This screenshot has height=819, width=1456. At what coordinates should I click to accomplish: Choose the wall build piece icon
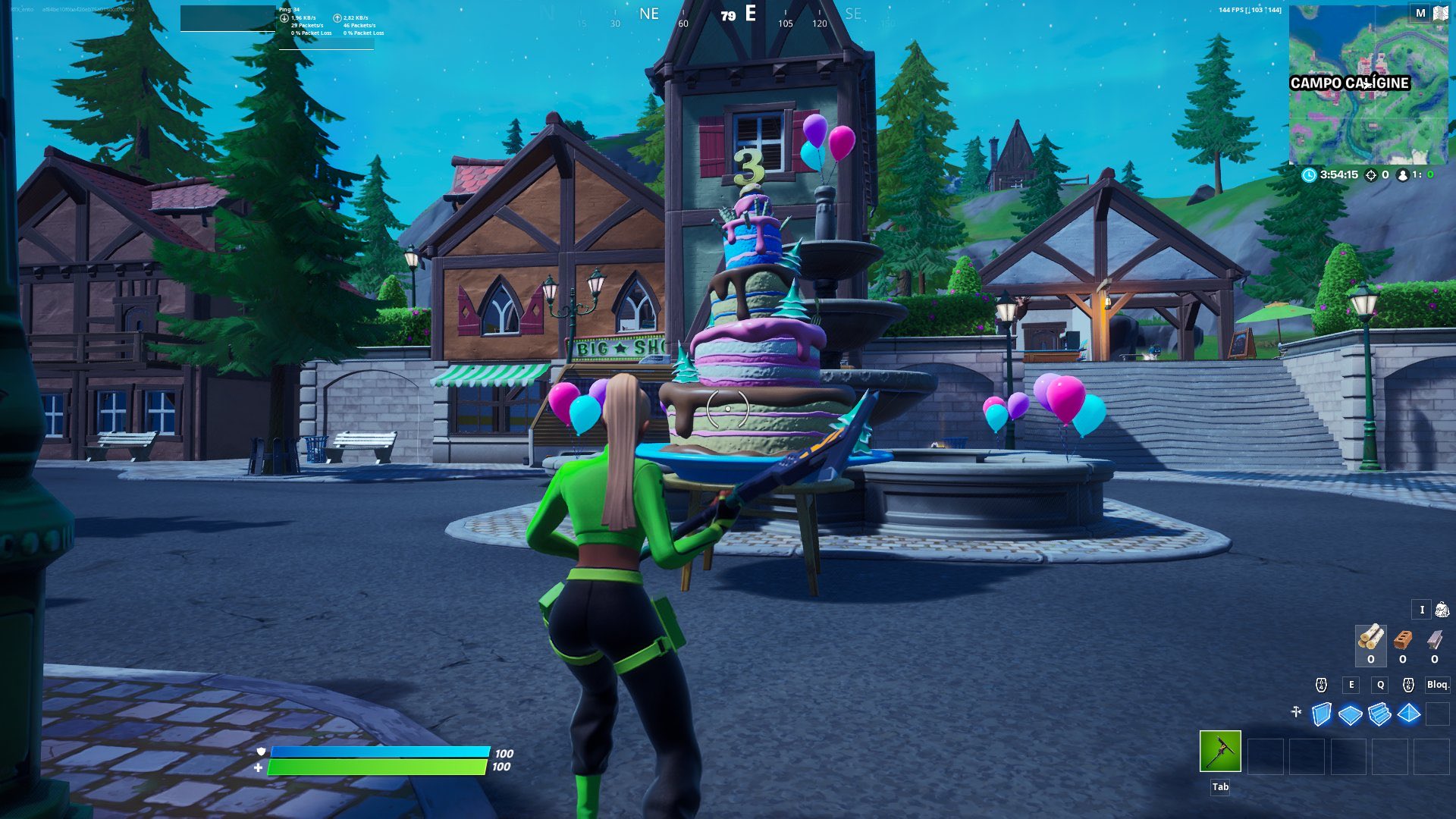1319,713
